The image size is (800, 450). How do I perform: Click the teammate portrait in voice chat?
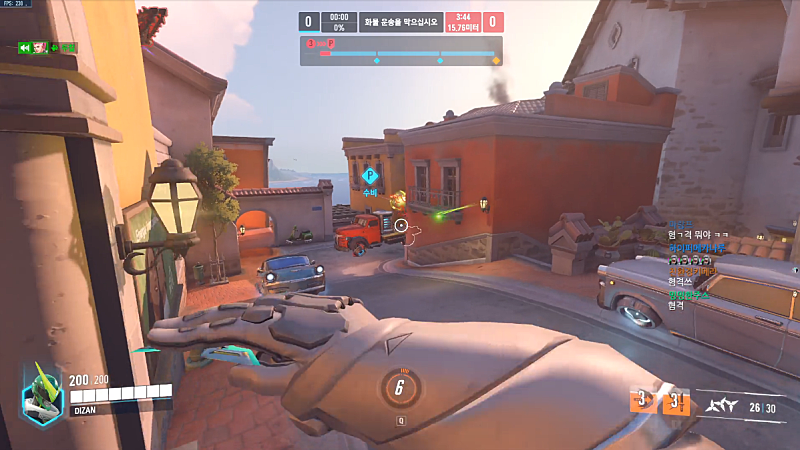(x=40, y=47)
